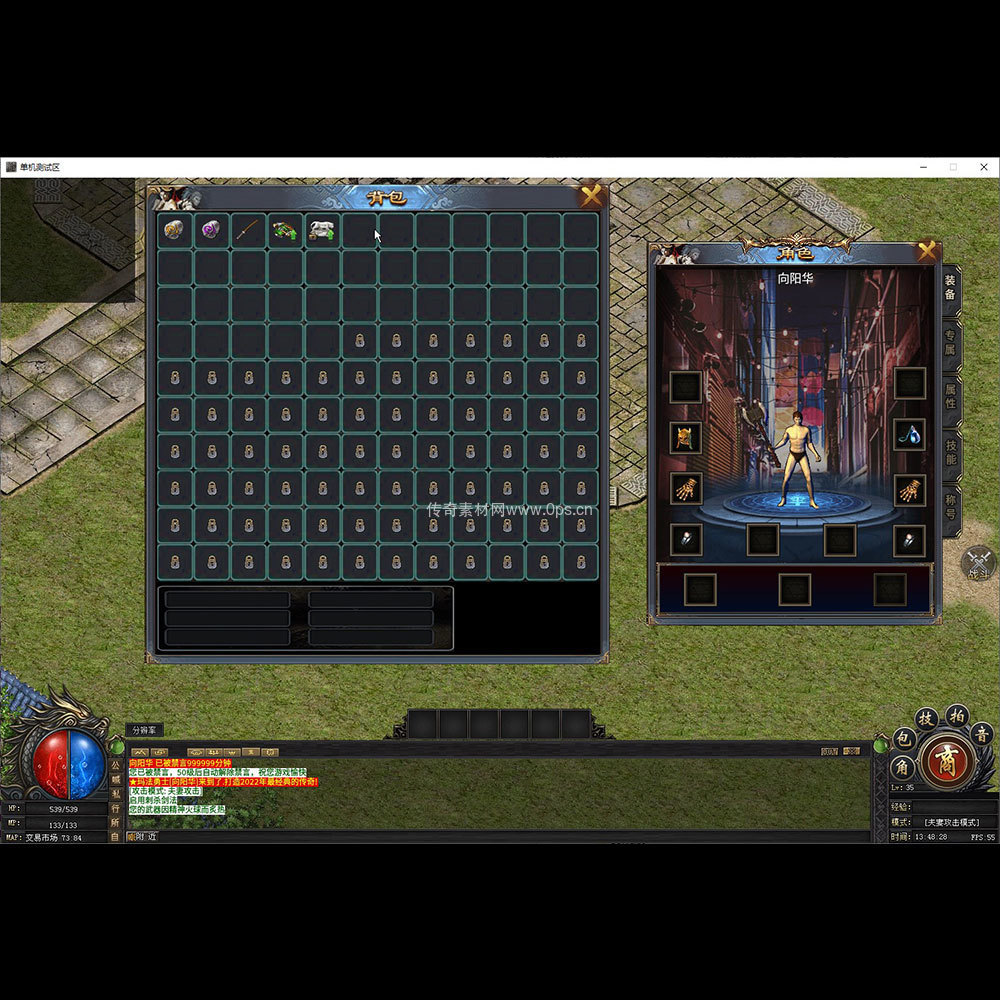Select the equipped golden helmet slot
This screenshot has height=1000, width=1000.
coord(685,437)
